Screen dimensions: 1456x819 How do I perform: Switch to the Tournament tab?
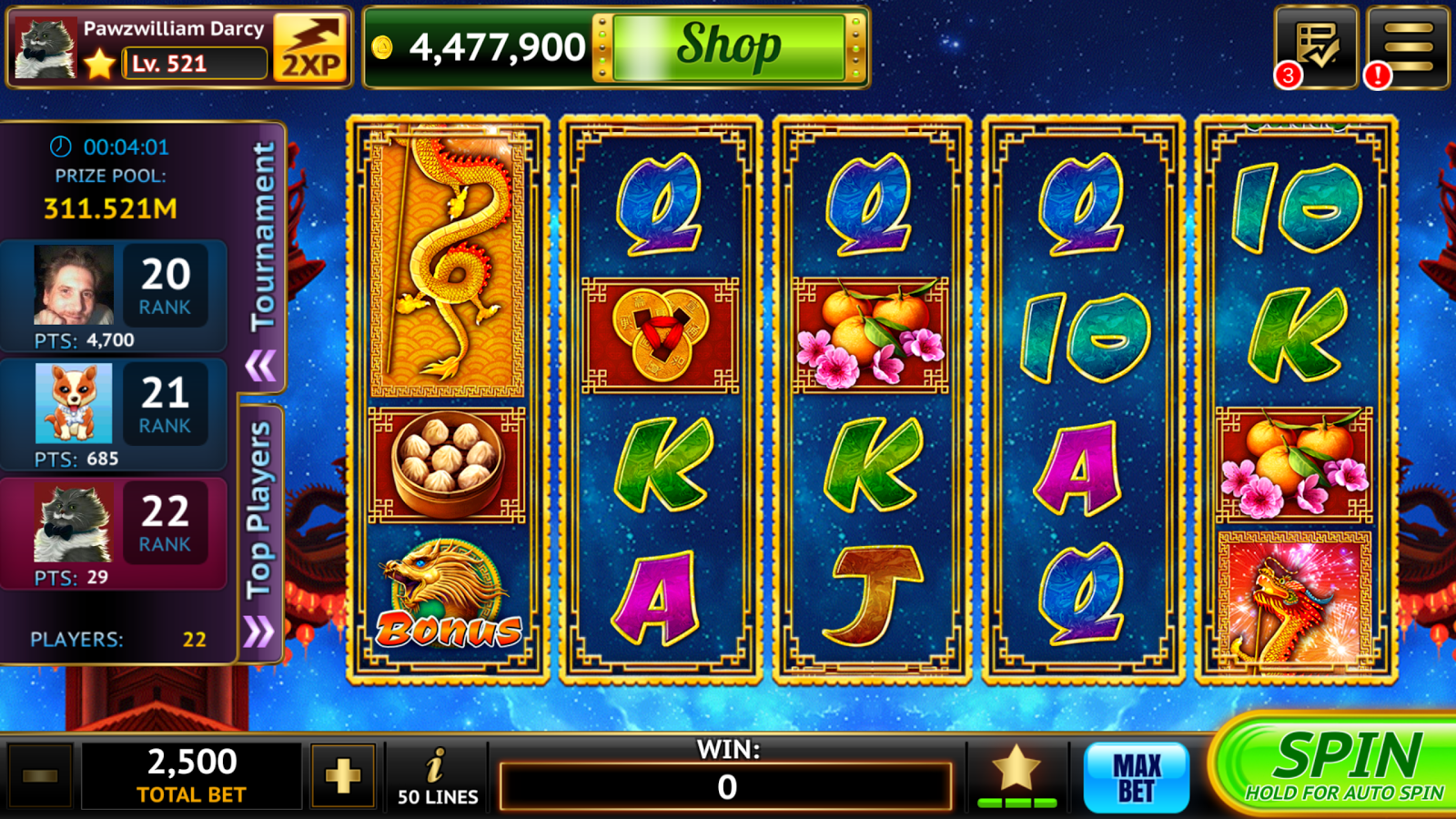263,237
